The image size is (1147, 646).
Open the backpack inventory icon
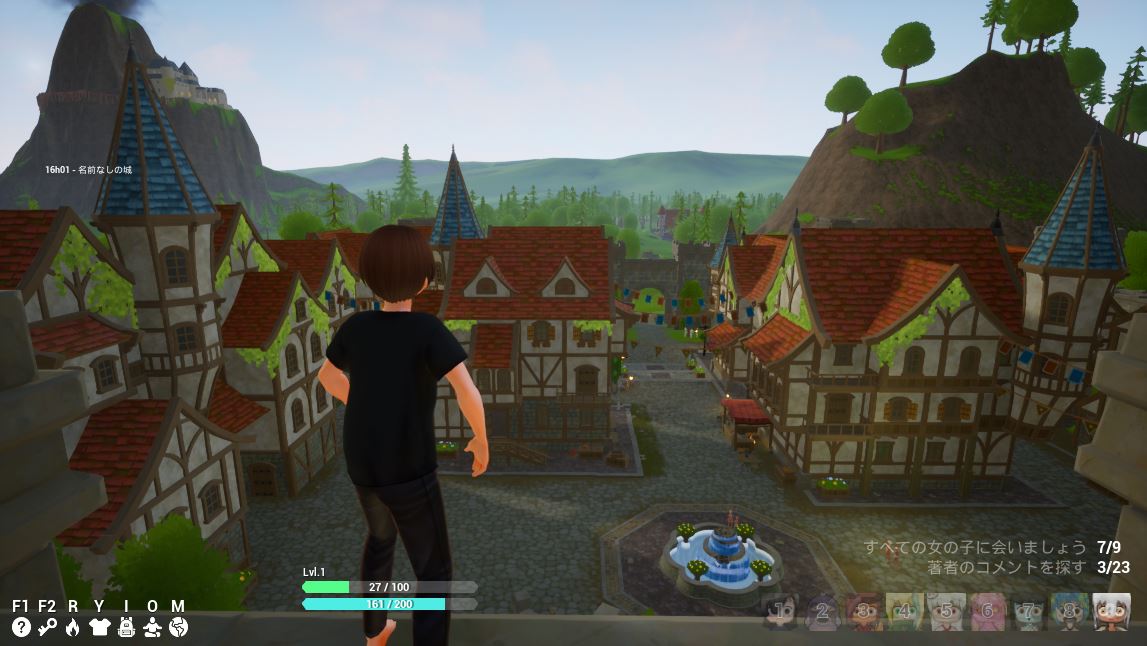[126, 627]
